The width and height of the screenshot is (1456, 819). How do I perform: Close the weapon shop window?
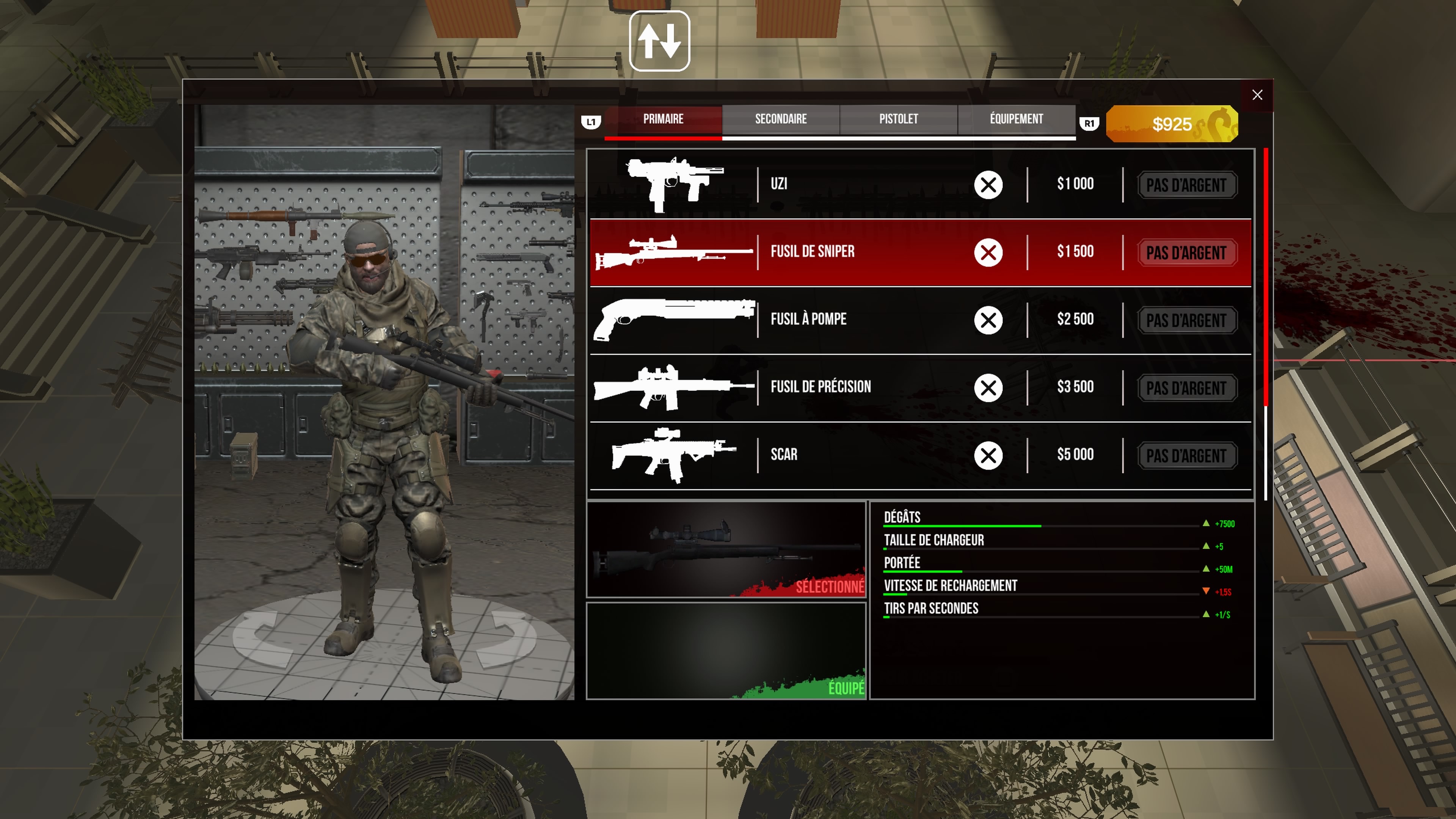(1257, 95)
